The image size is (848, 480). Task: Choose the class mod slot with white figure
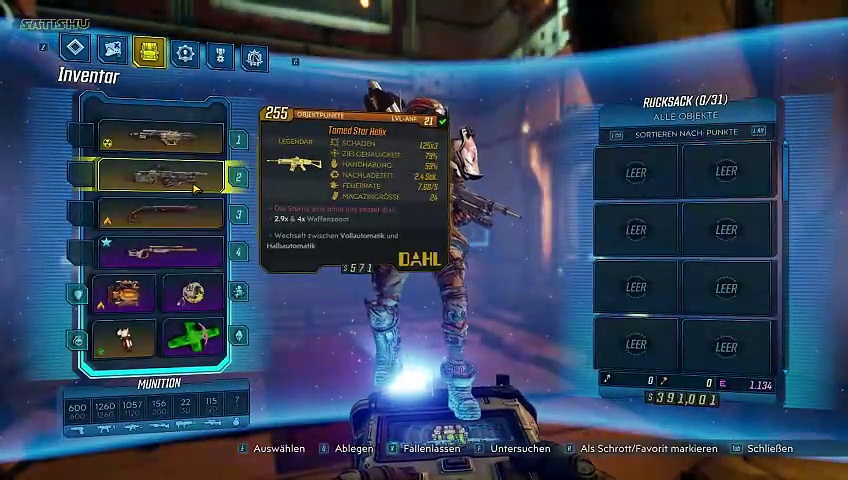click(x=124, y=337)
